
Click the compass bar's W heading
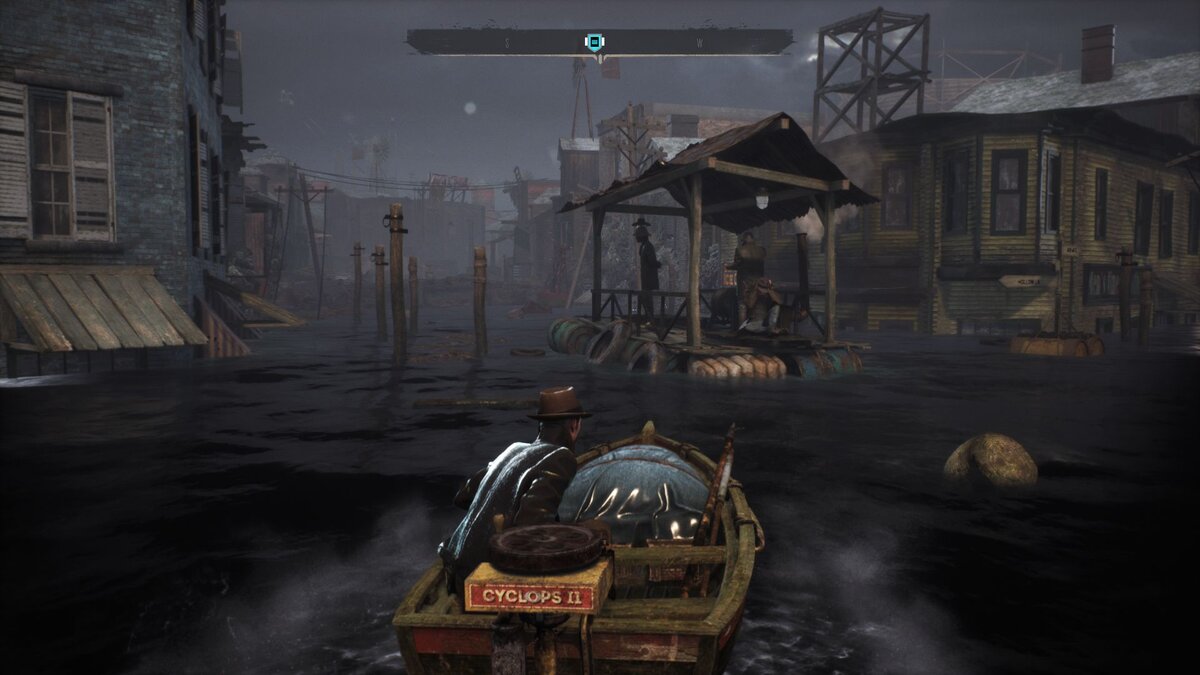tap(699, 43)
